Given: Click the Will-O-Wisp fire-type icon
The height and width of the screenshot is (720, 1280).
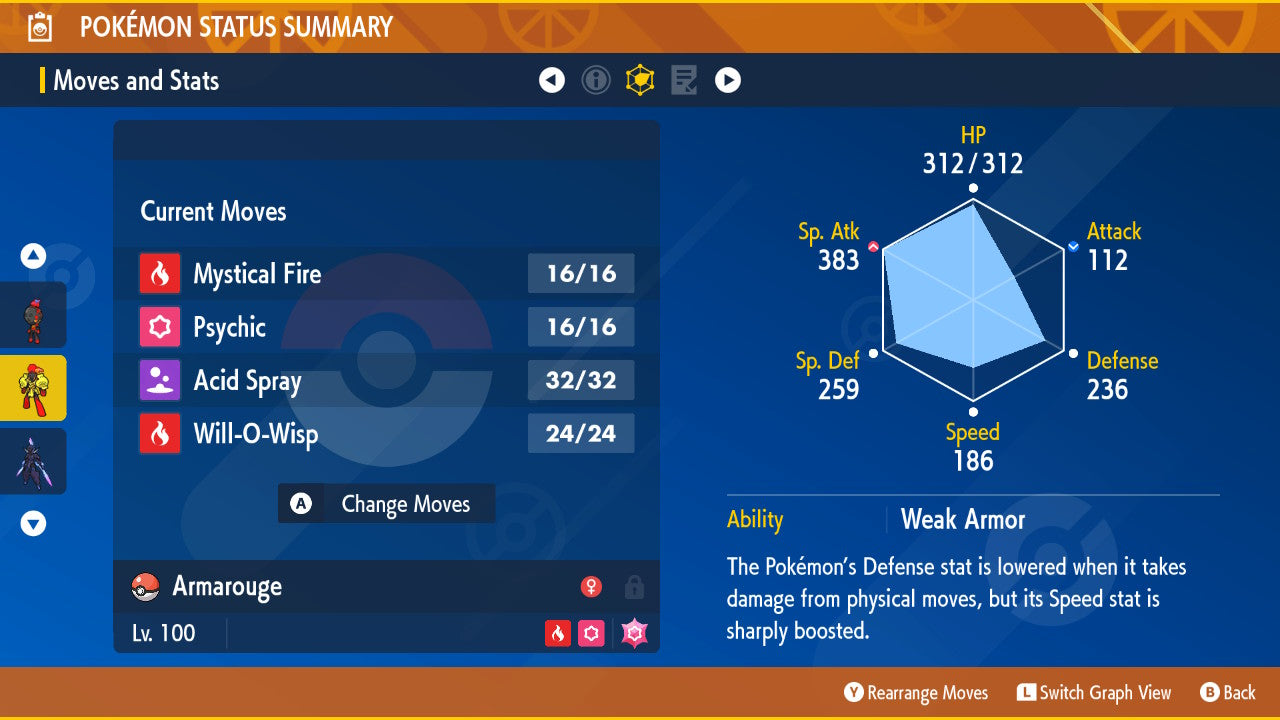Looking at the screenshot, I should click(x=159, y=433).
